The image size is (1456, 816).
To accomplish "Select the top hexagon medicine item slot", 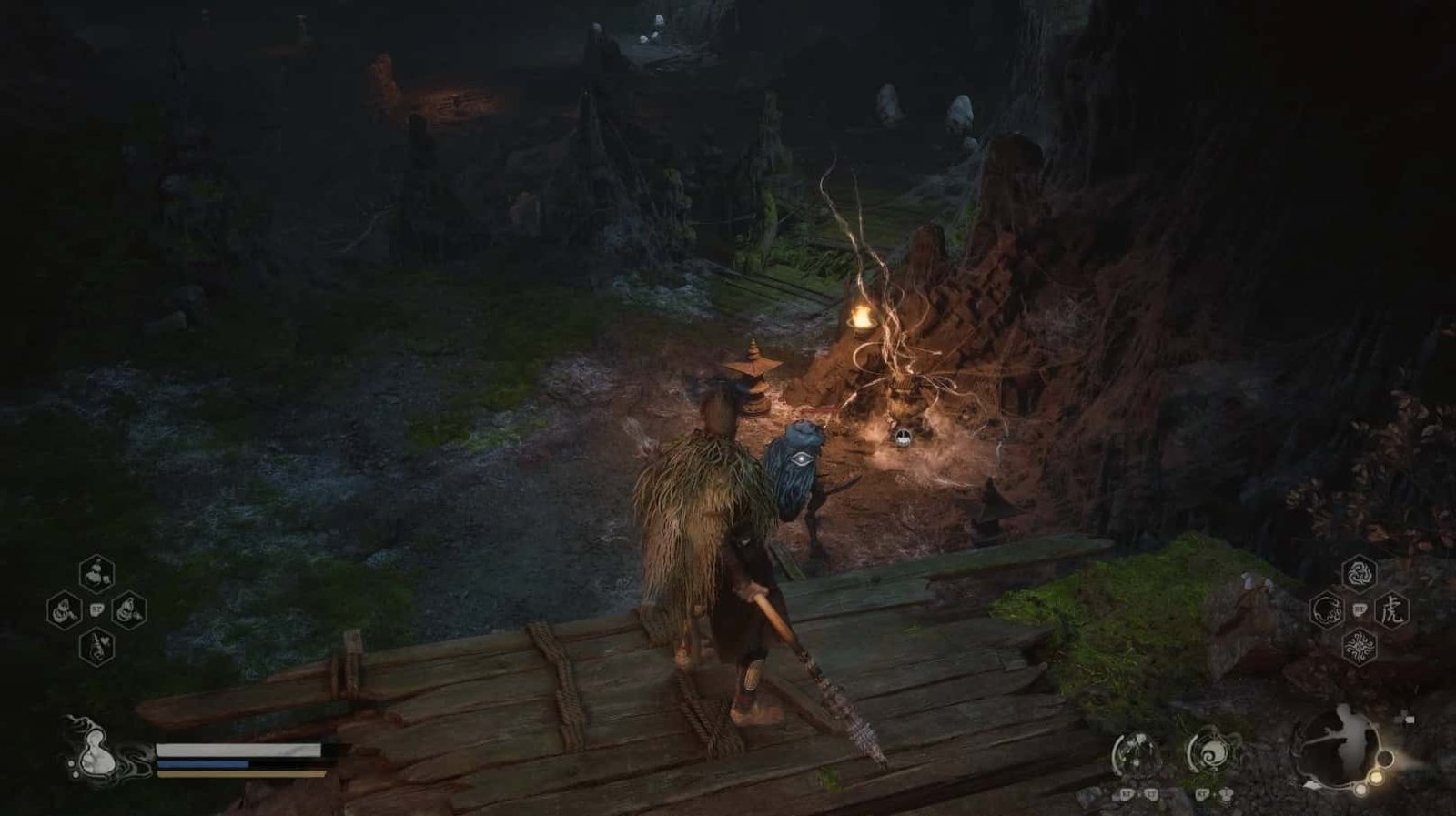I will point(96,573).
